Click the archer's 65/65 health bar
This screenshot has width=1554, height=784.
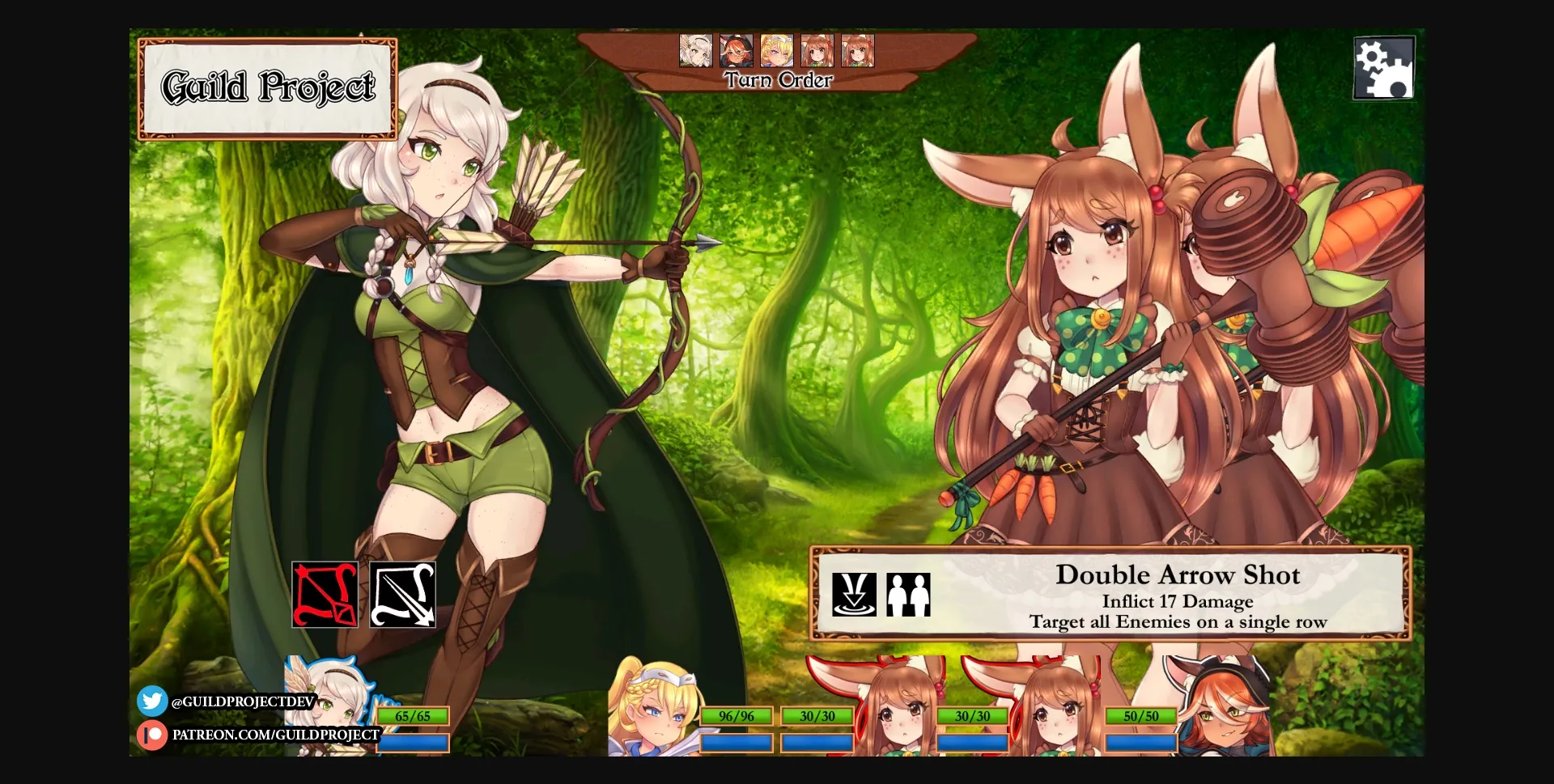click(x=414, y=715)
